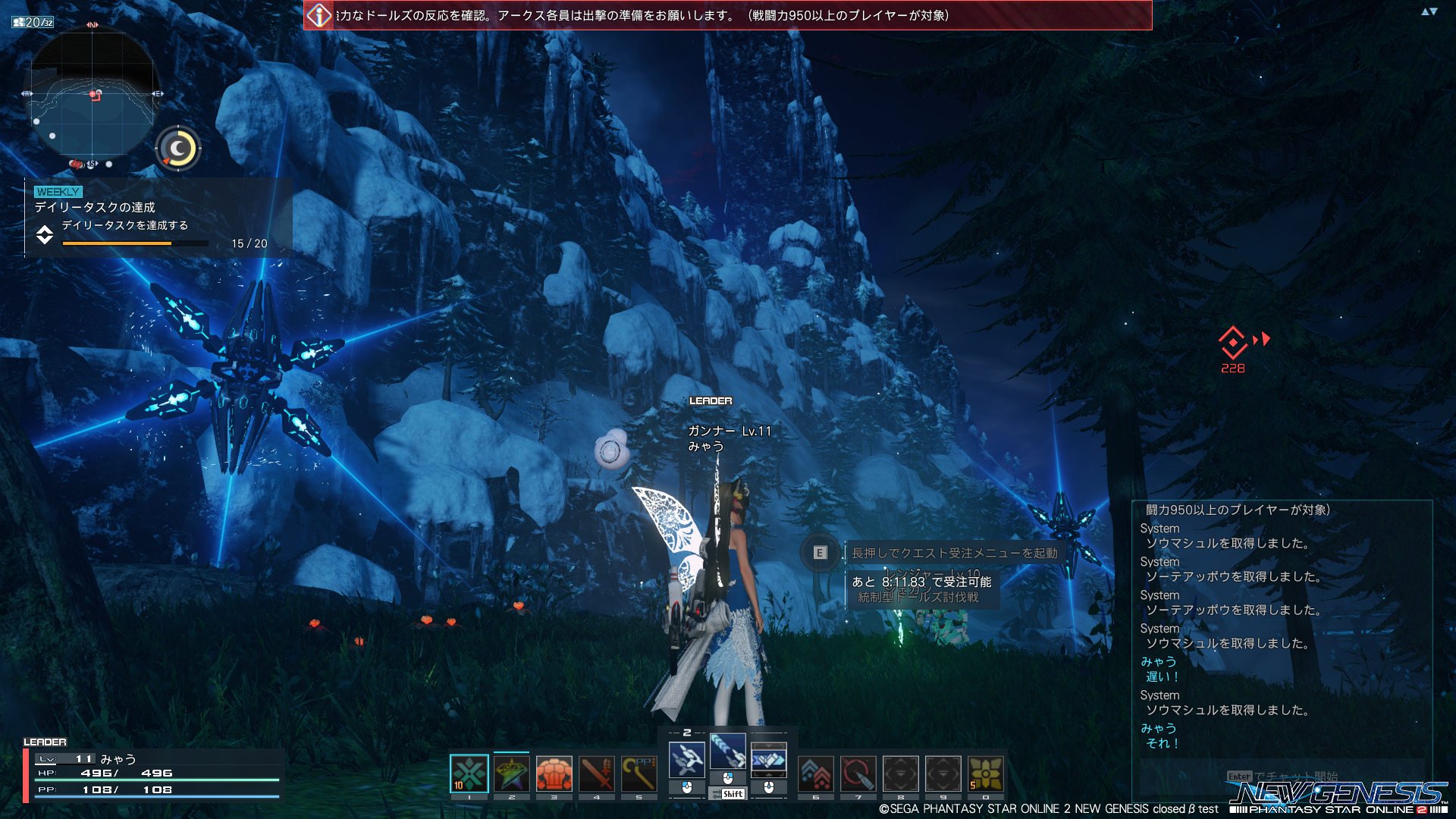Click the red emergency notification banner
Viewport: 1456px width, 819px height.
pyautogui.click(x=728, y=15)
